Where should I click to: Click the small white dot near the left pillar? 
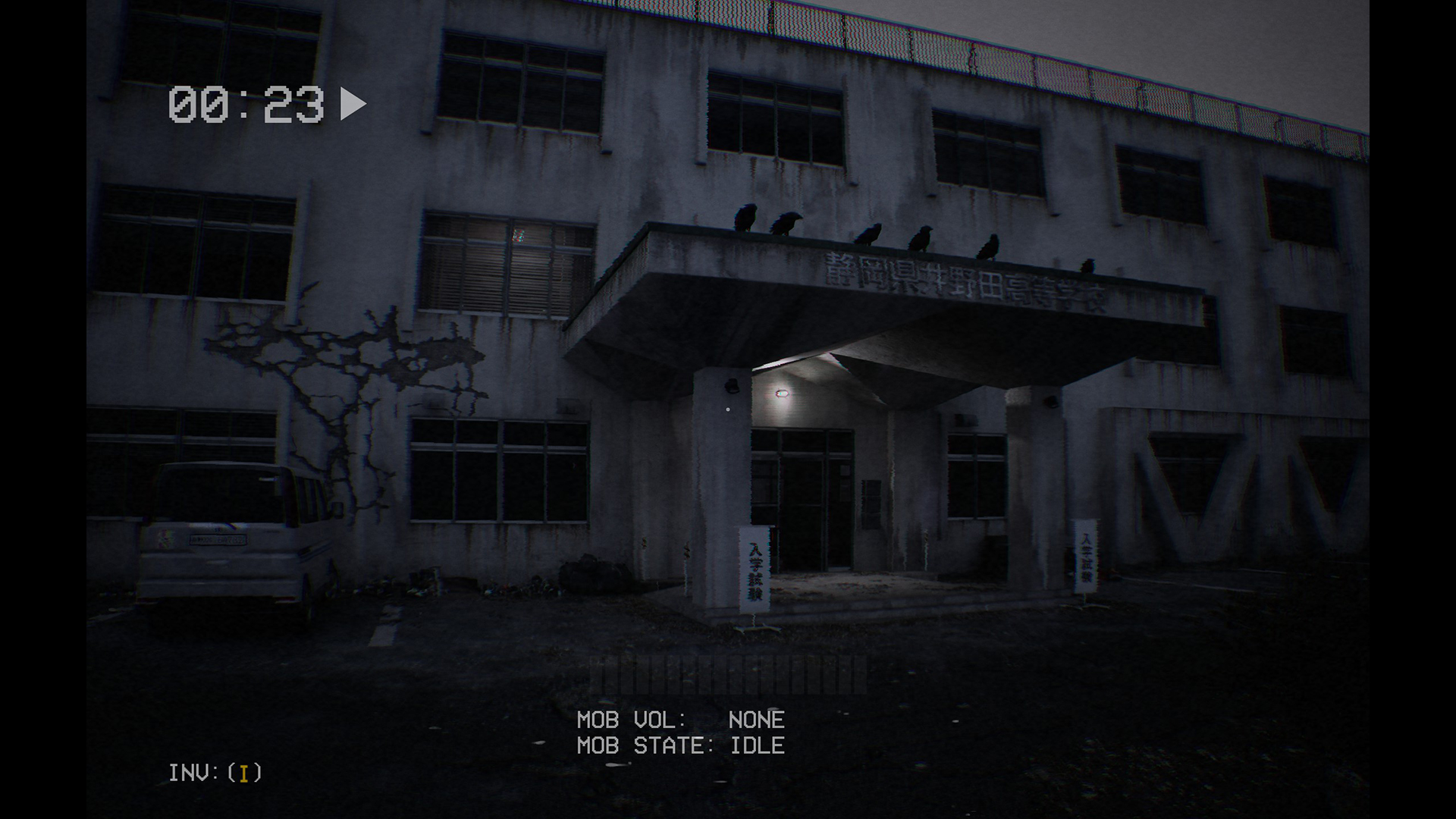pyautogui.click(x=728, y=409)
